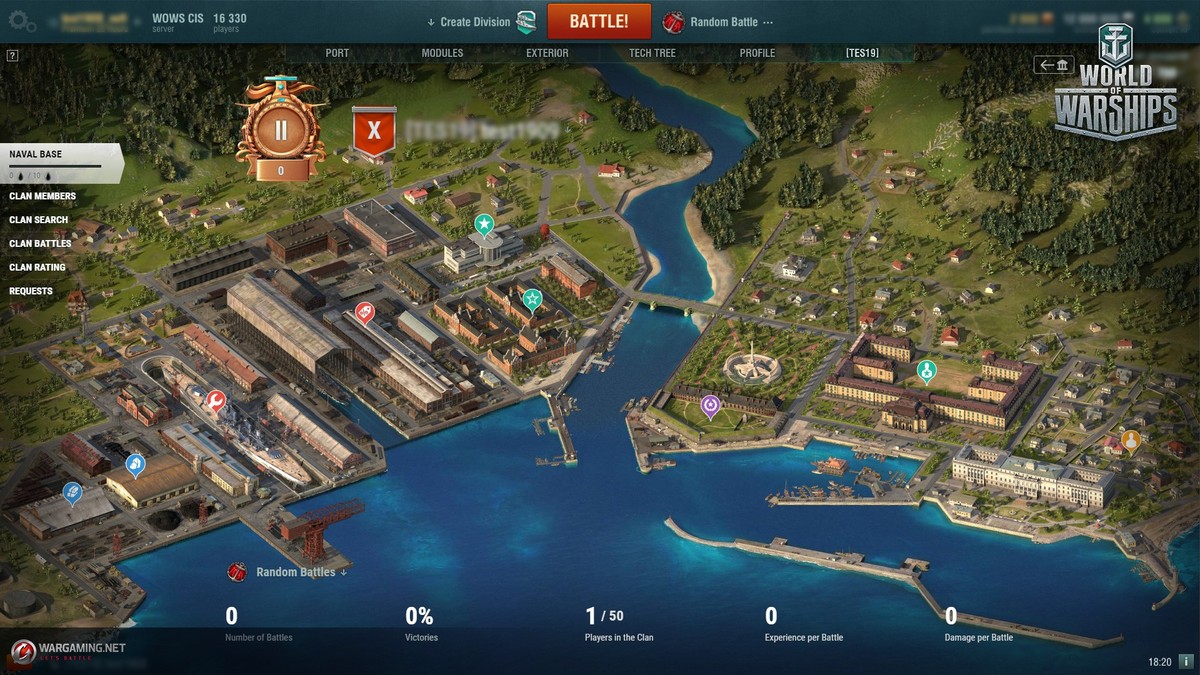The height and width of the screenshot is (675, 1200).
Task: Expand the Random Battles statistics dropdown
Action: [301, 573]
